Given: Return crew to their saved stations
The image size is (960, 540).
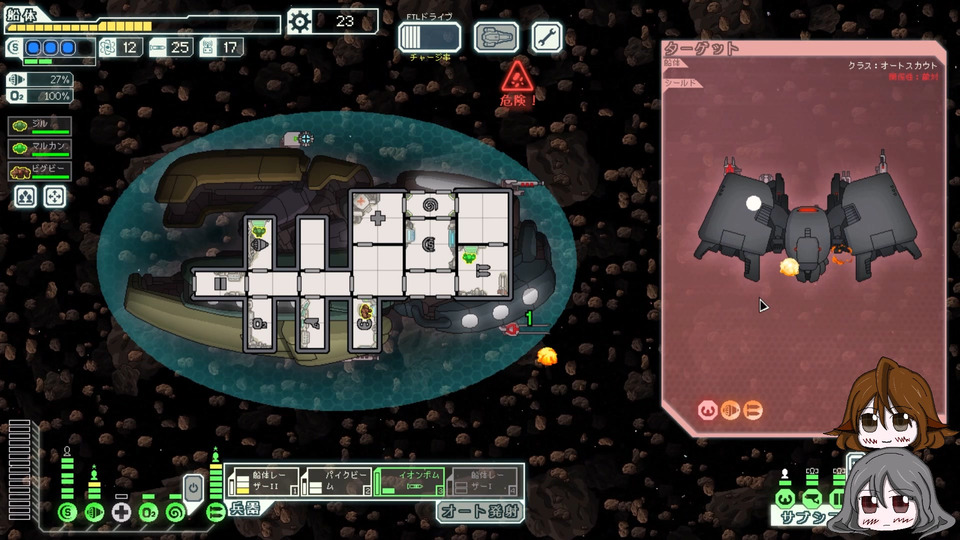Looking at the screenshot, I should pyautogui.click(x=54, y=197).
